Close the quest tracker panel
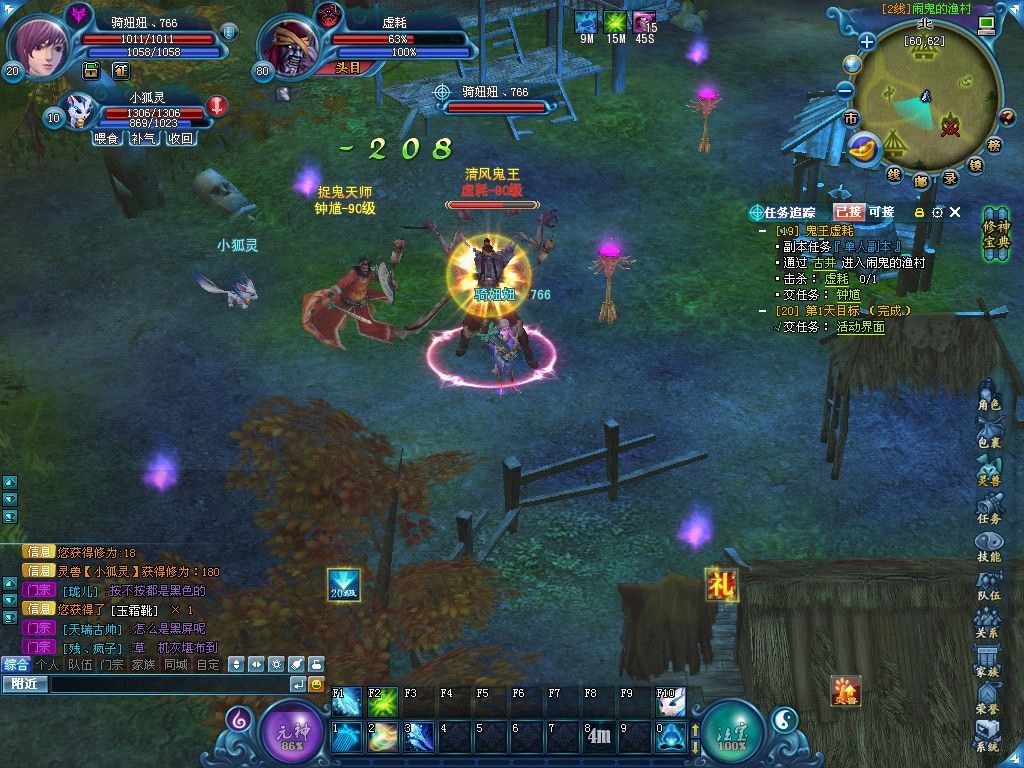 coord(955,212)
